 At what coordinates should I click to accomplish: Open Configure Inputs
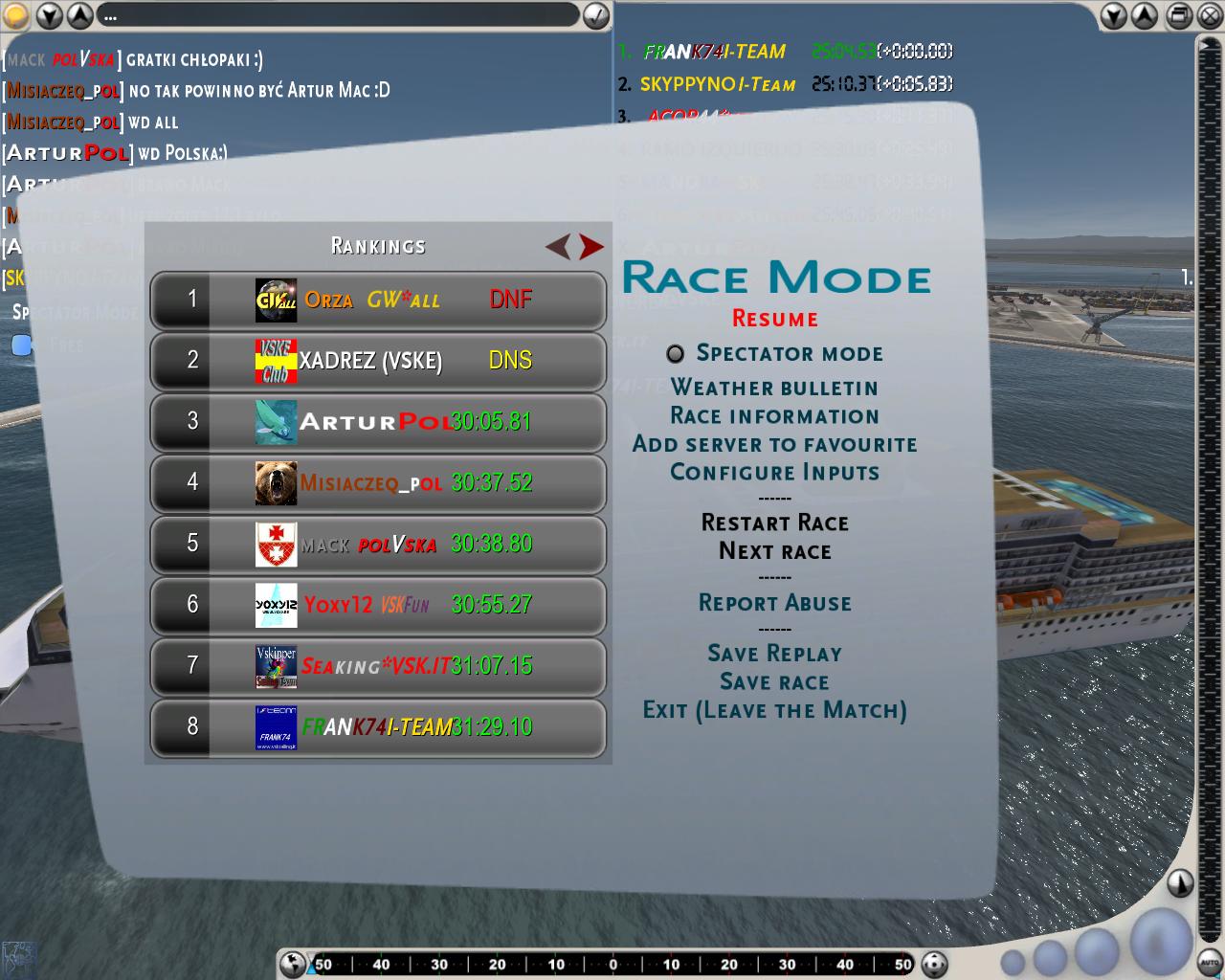tap(774, 473)
